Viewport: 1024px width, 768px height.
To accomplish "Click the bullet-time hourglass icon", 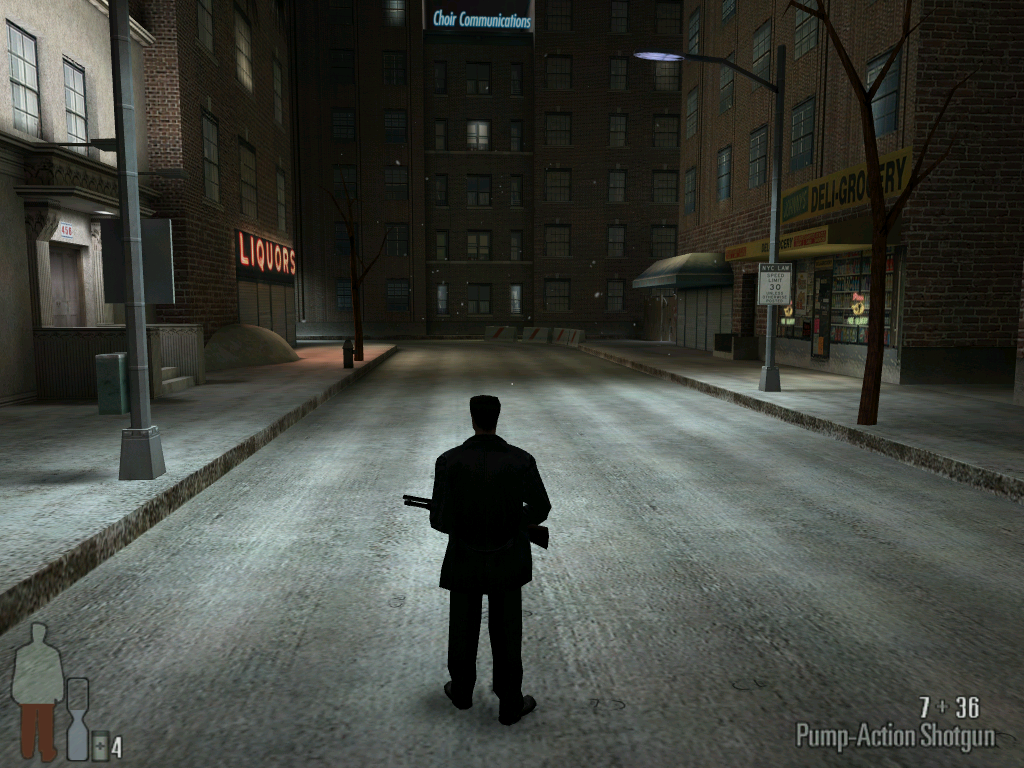I will pyautogui.click(x=77, y=718).
